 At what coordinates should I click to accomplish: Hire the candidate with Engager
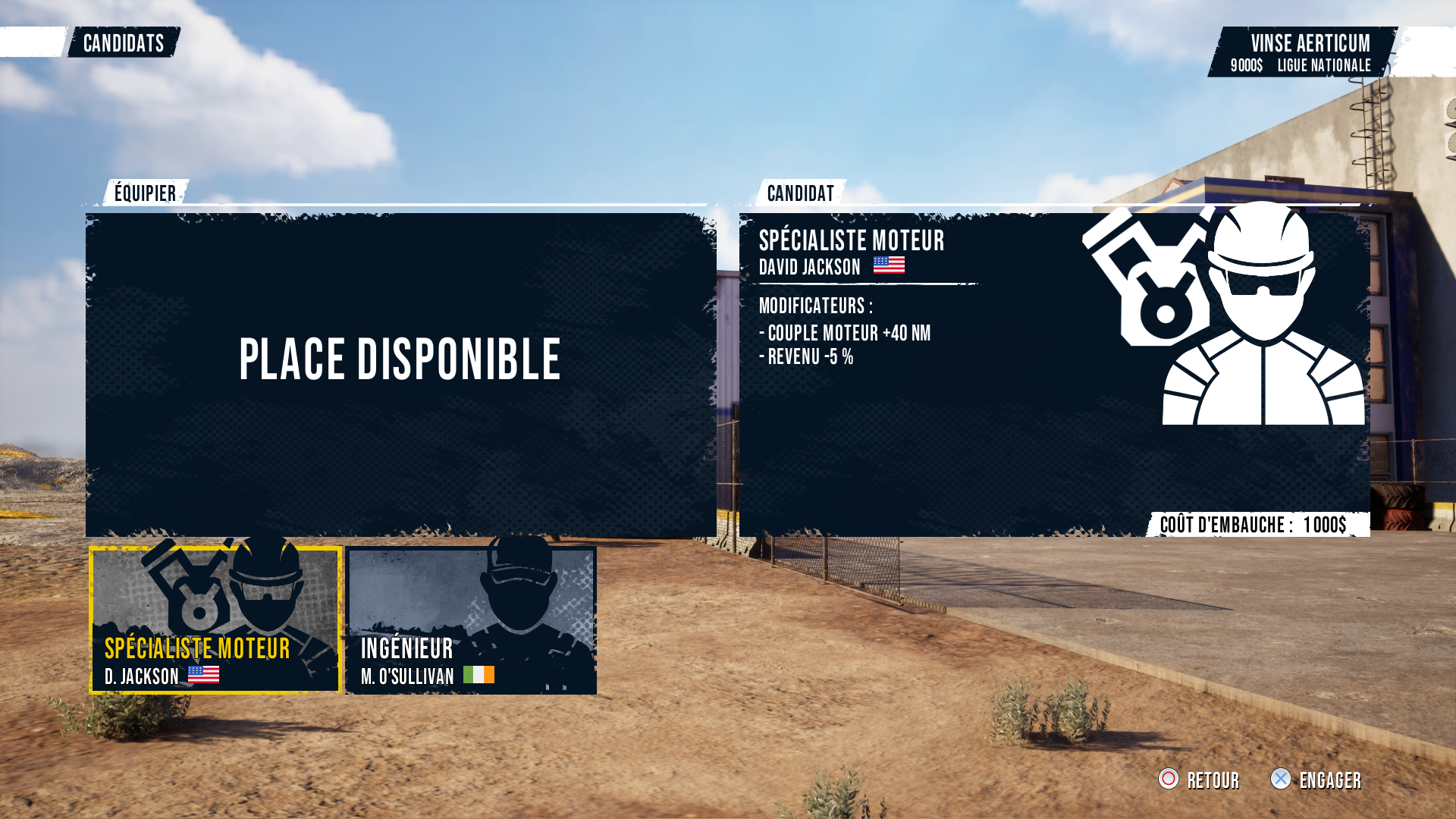(1316, 780)
